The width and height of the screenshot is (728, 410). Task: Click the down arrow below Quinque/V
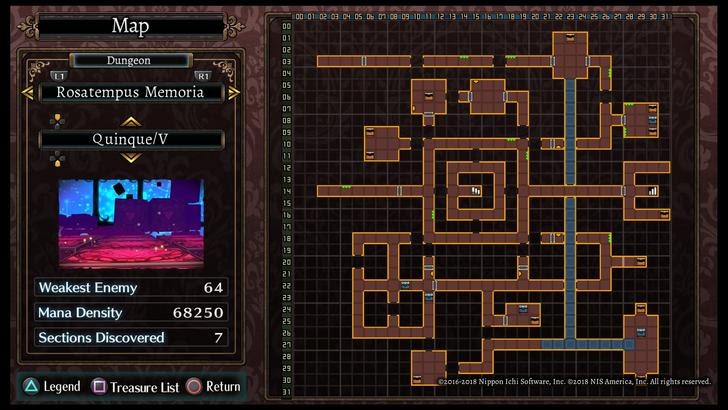tap(132, 158)
